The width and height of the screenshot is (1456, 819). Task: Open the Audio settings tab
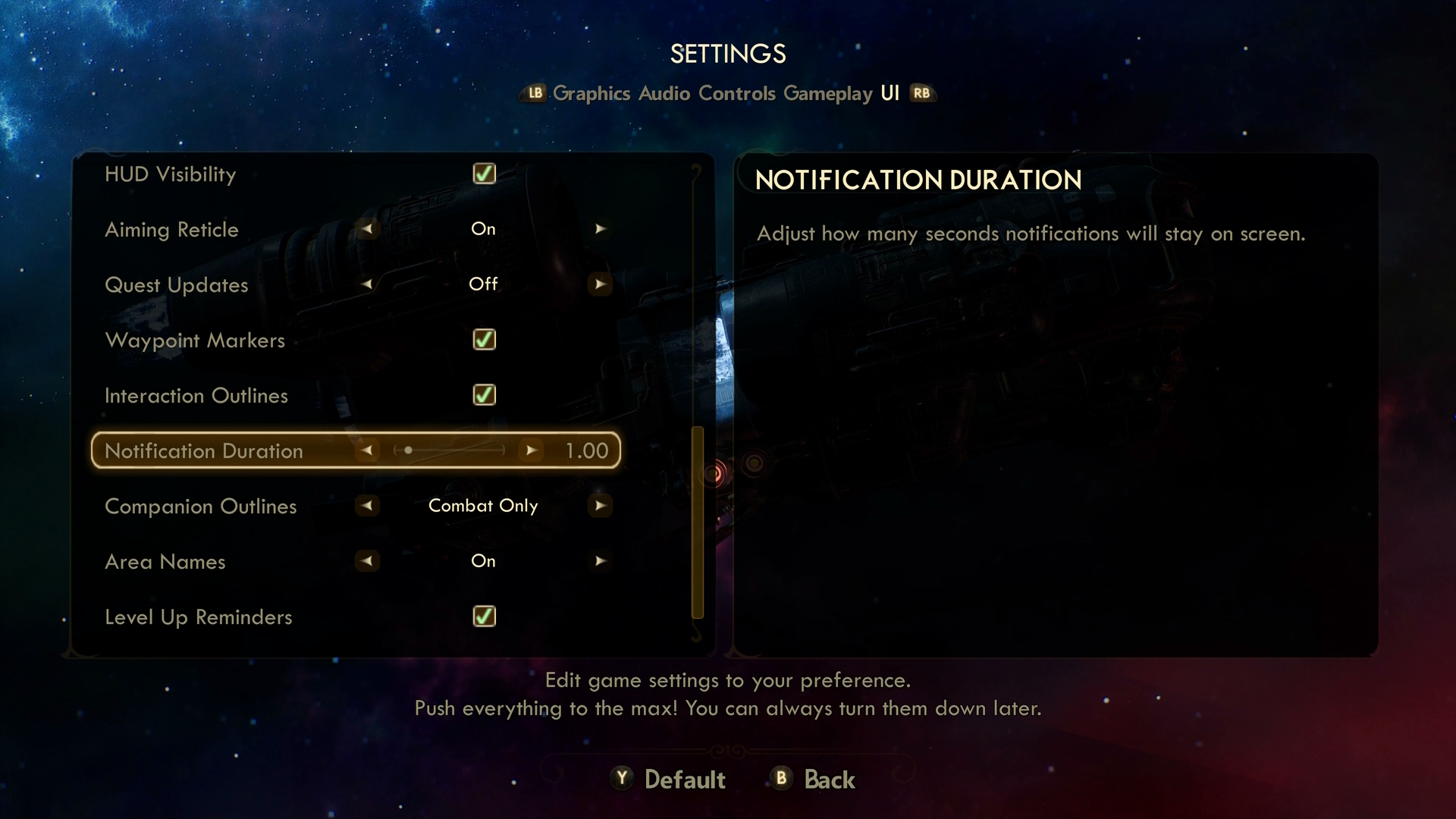coord(664,93)
